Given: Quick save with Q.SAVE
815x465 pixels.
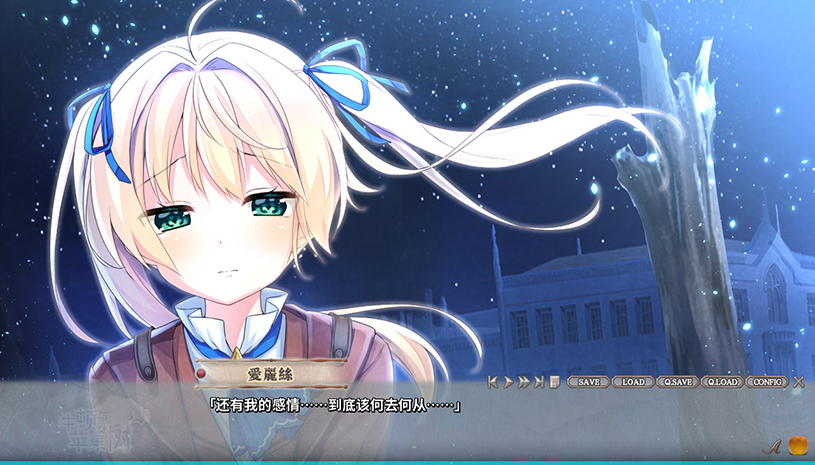Looking at the screenshot, I should click(x=678, y=382).
